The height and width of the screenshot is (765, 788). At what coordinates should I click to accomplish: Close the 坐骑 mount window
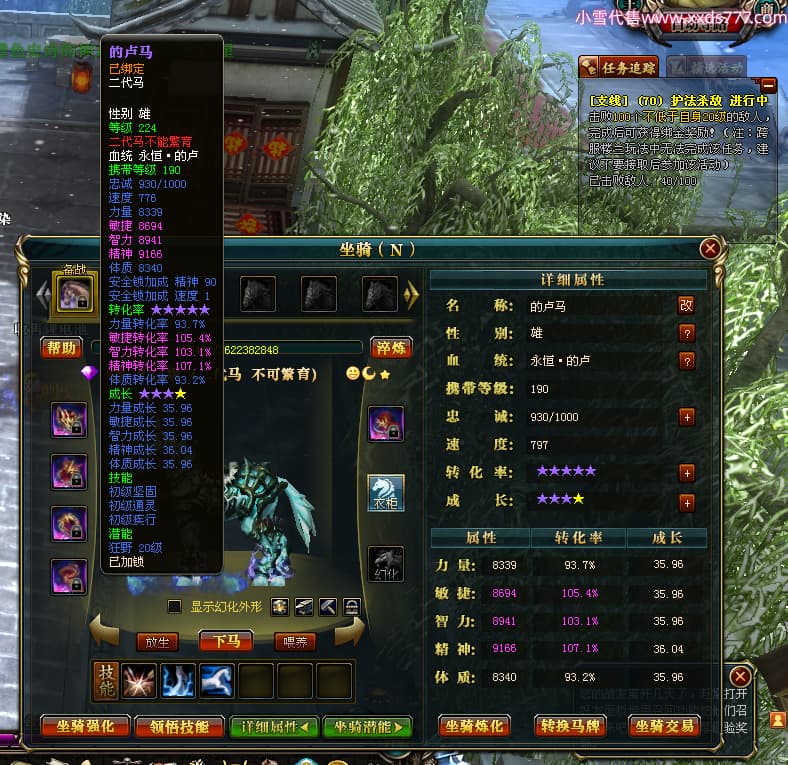710,248
